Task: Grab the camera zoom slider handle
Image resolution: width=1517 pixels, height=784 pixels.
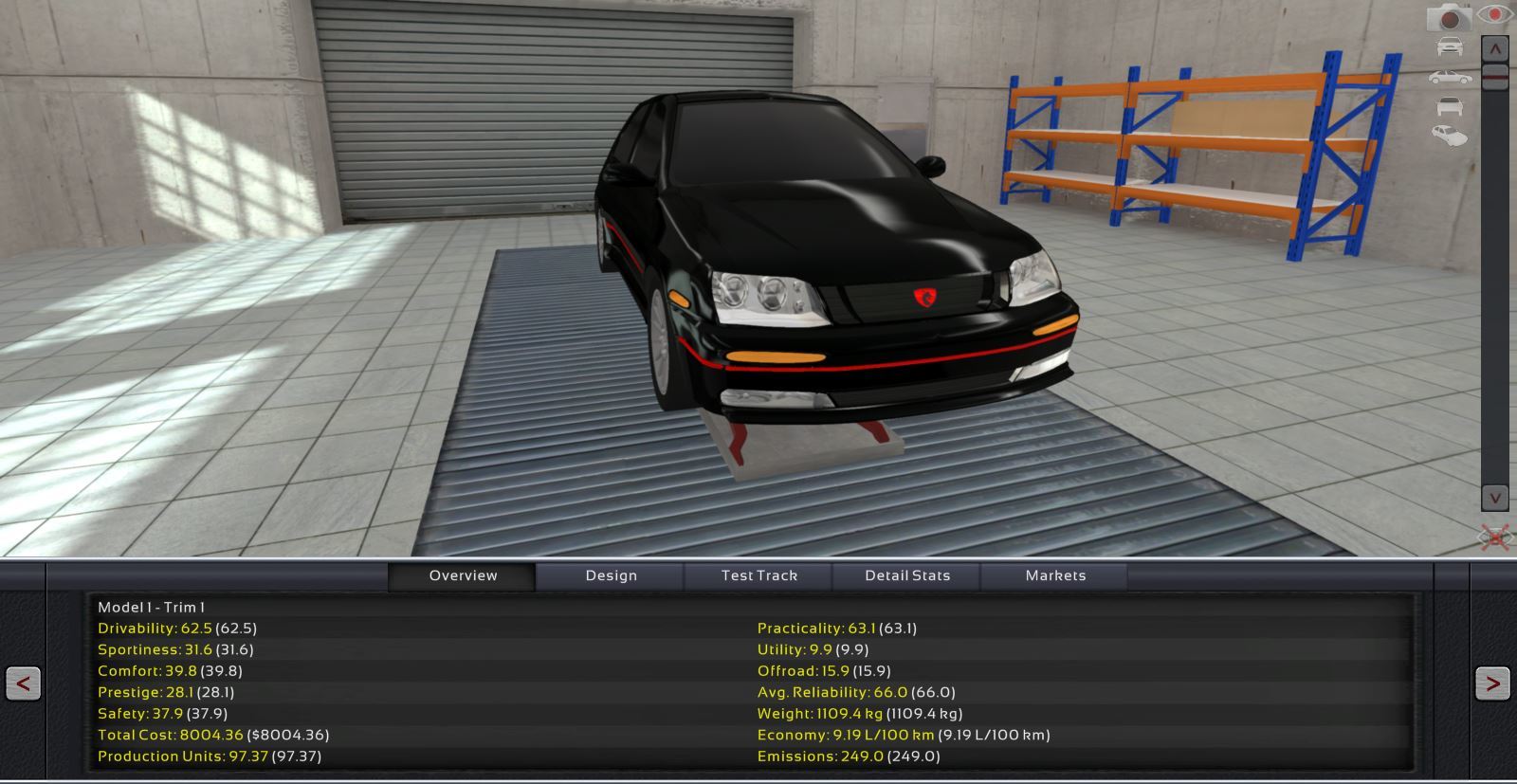Action: (x=1495, y=76)
